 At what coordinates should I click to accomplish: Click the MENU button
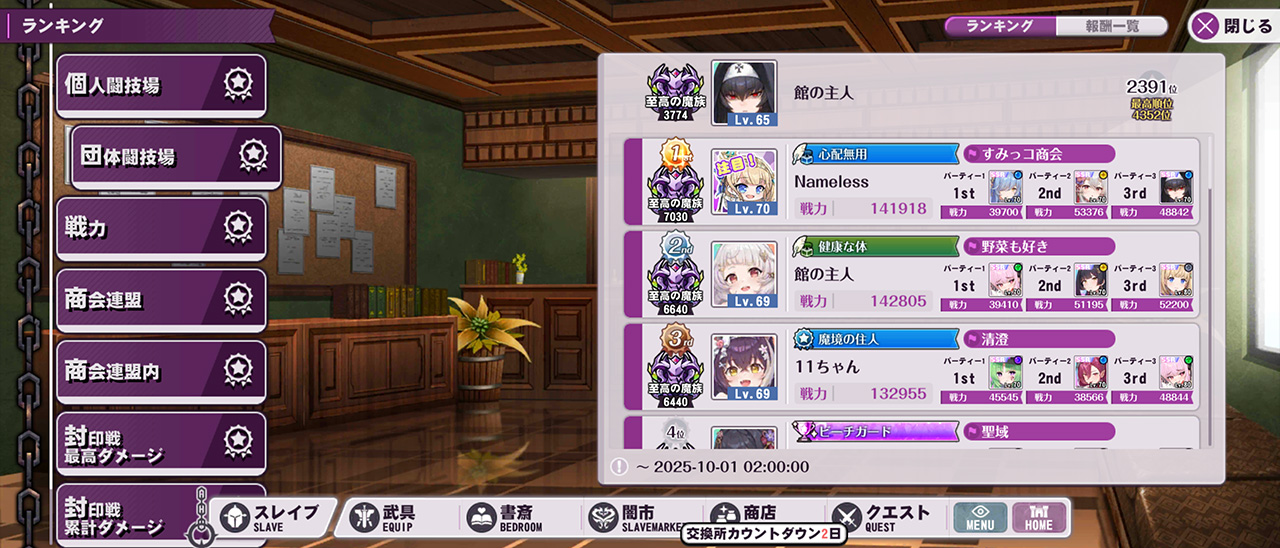coord(979,517)
